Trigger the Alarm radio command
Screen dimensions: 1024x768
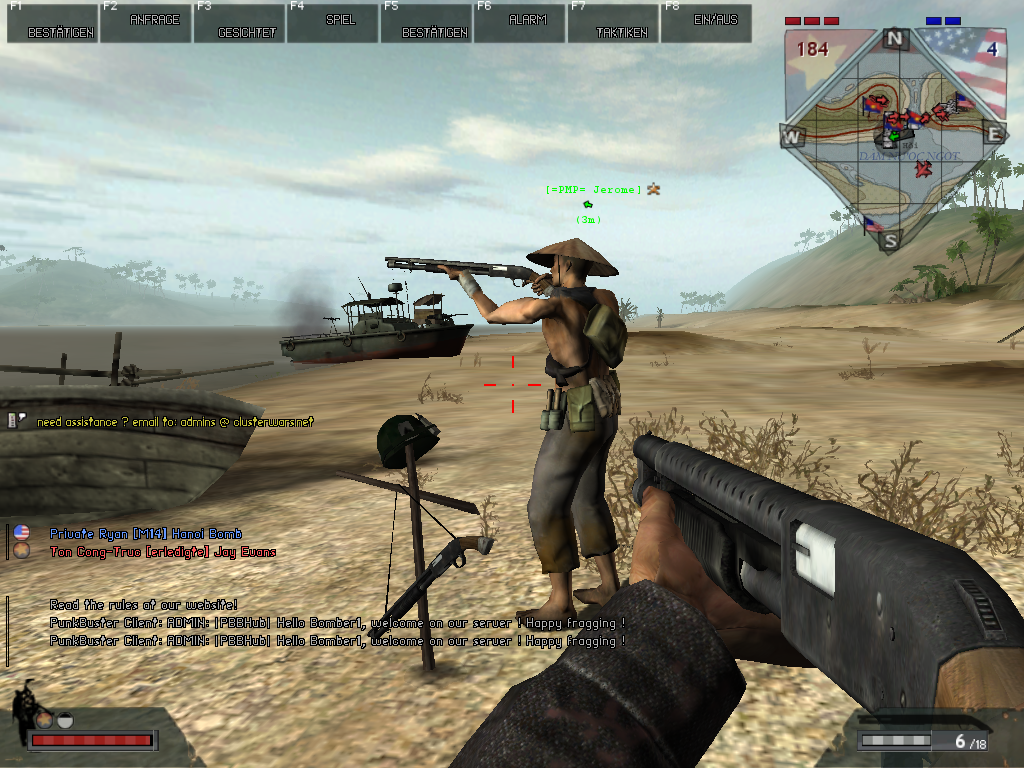[519, 23]
